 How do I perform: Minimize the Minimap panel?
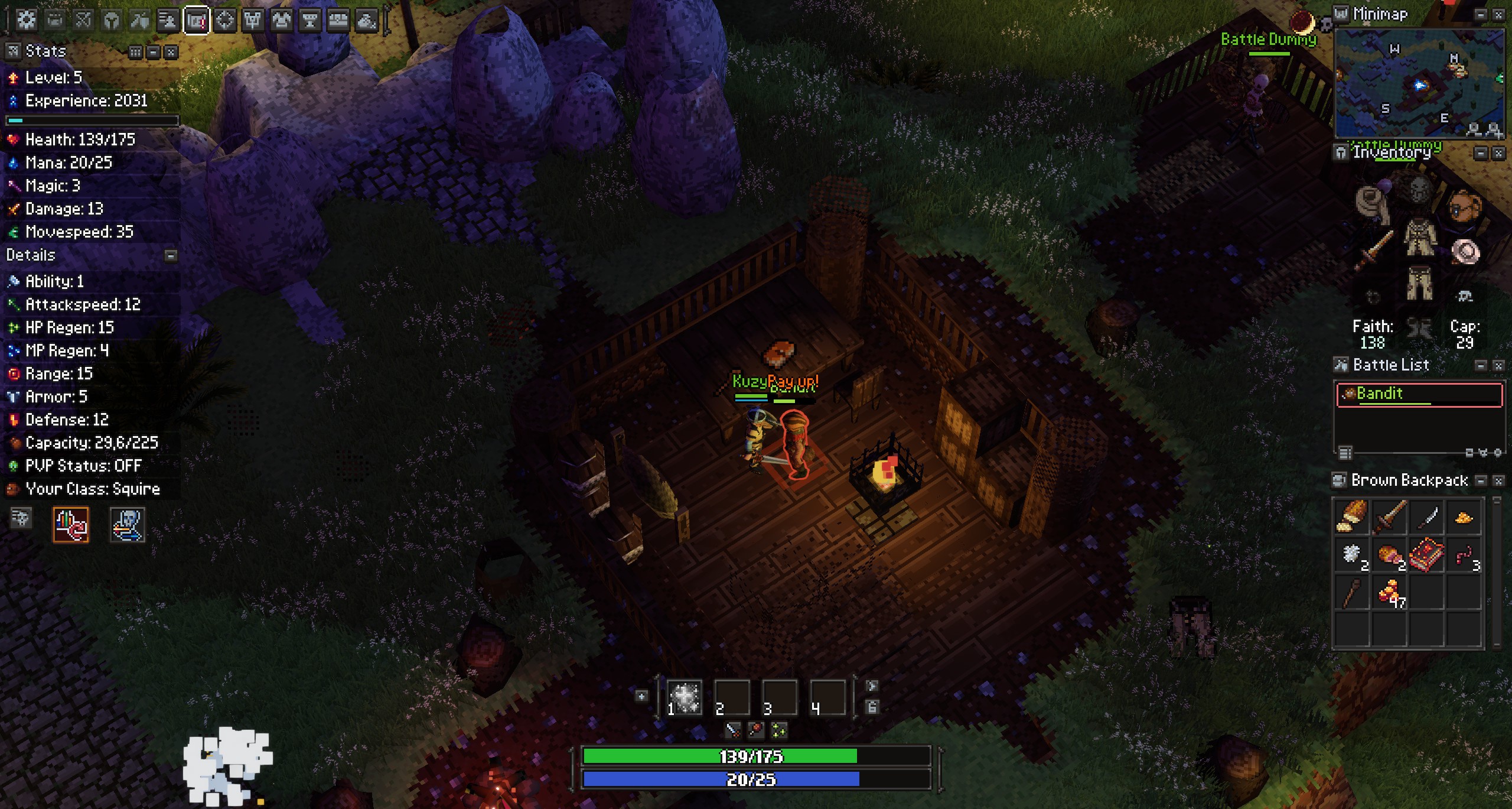tap(1480, 15)
